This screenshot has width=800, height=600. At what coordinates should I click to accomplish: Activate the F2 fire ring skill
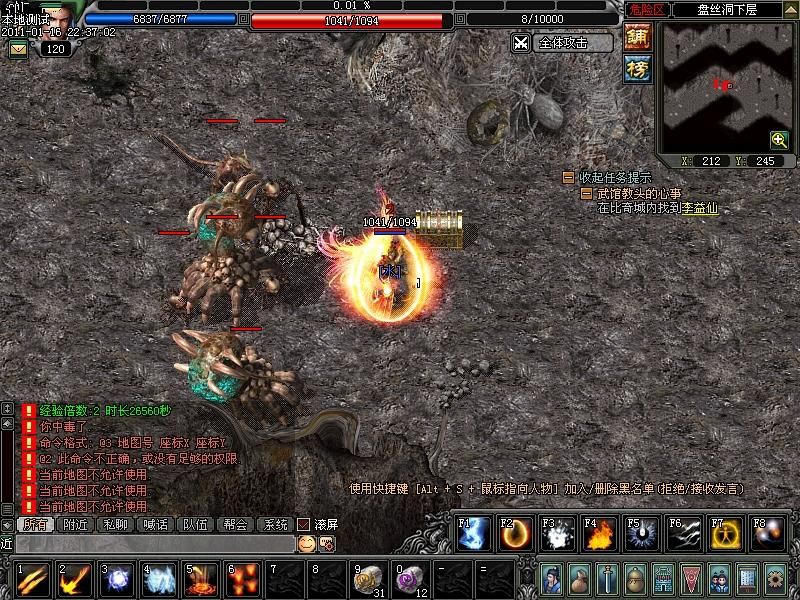(x=514, y=535)
